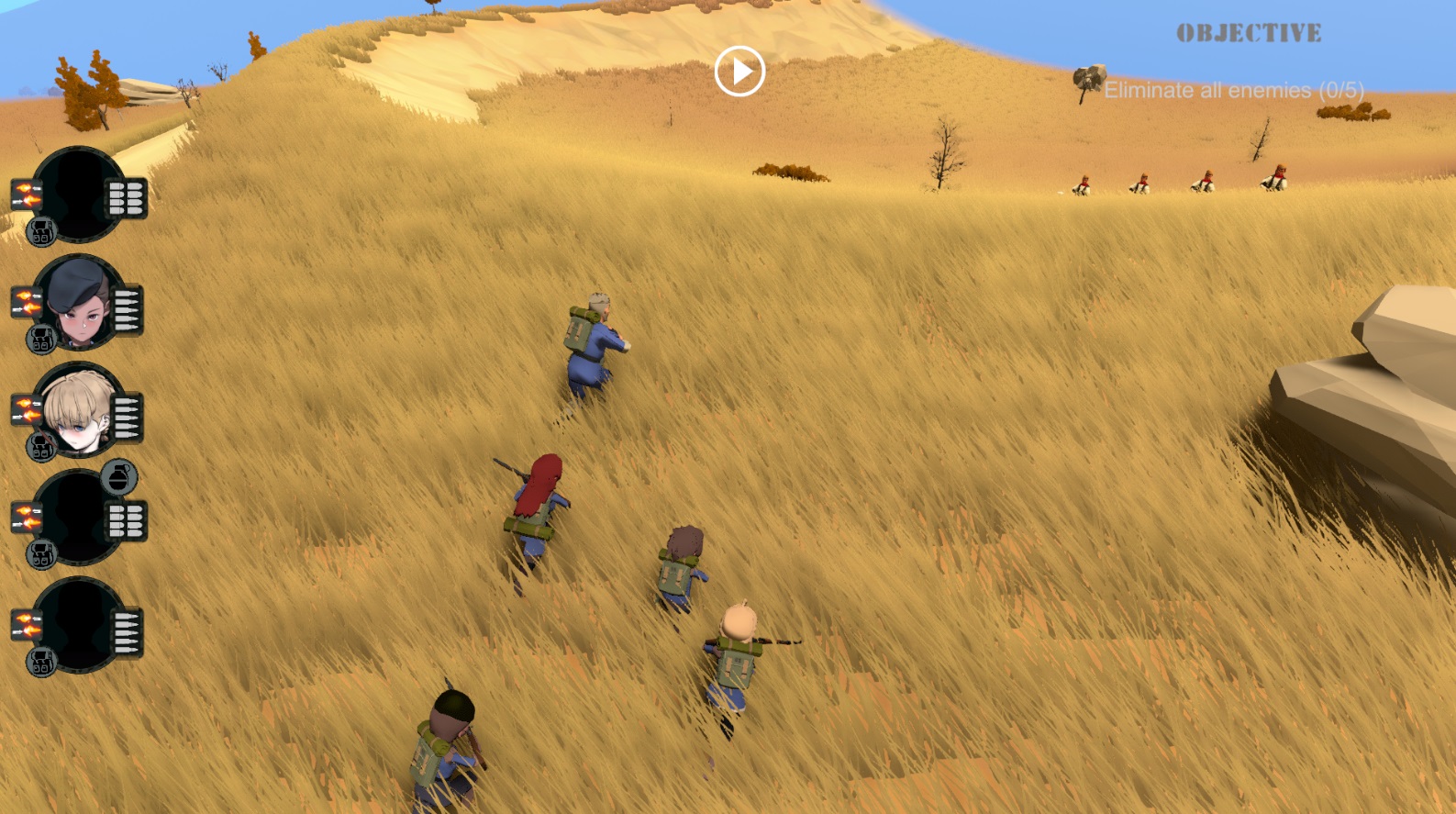This screenshot has height=814, width=1456.
Task: Open the bottom squad member's backpack icon
Action: 41,660
